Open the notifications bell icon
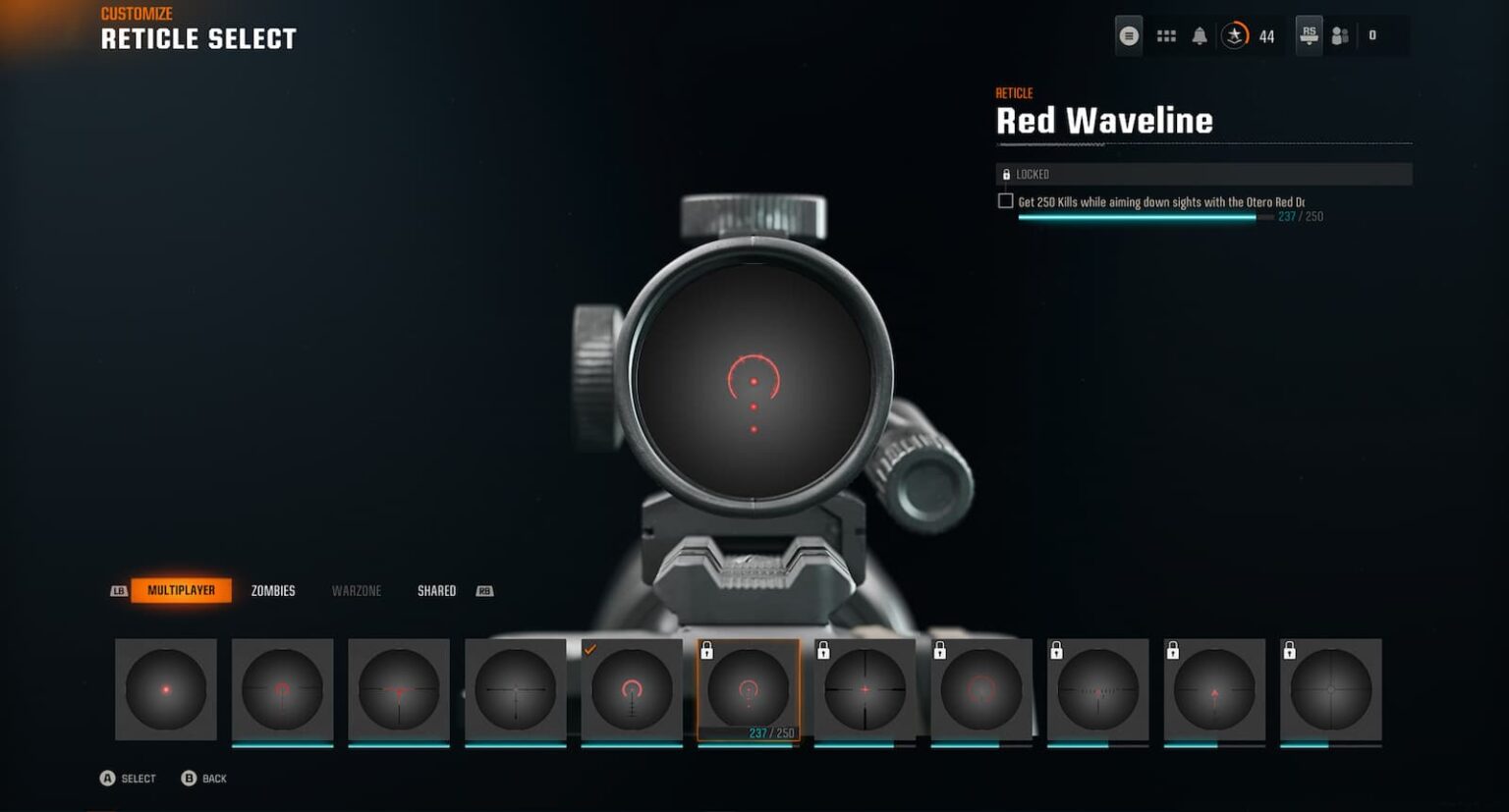Screen dimensions: 1509x812 (x=1202, y=34)
